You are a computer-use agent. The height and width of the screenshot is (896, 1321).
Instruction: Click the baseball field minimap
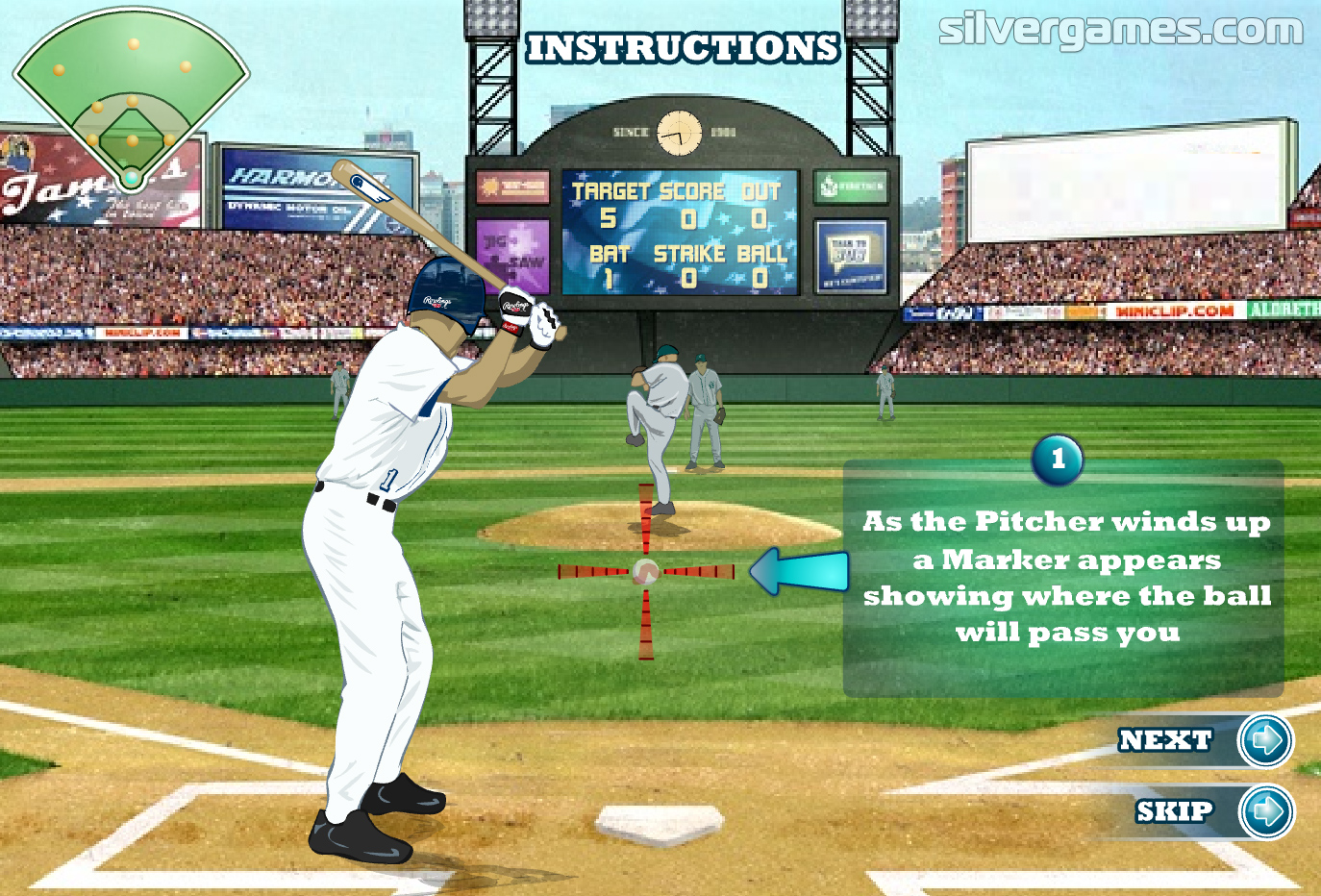131,96
